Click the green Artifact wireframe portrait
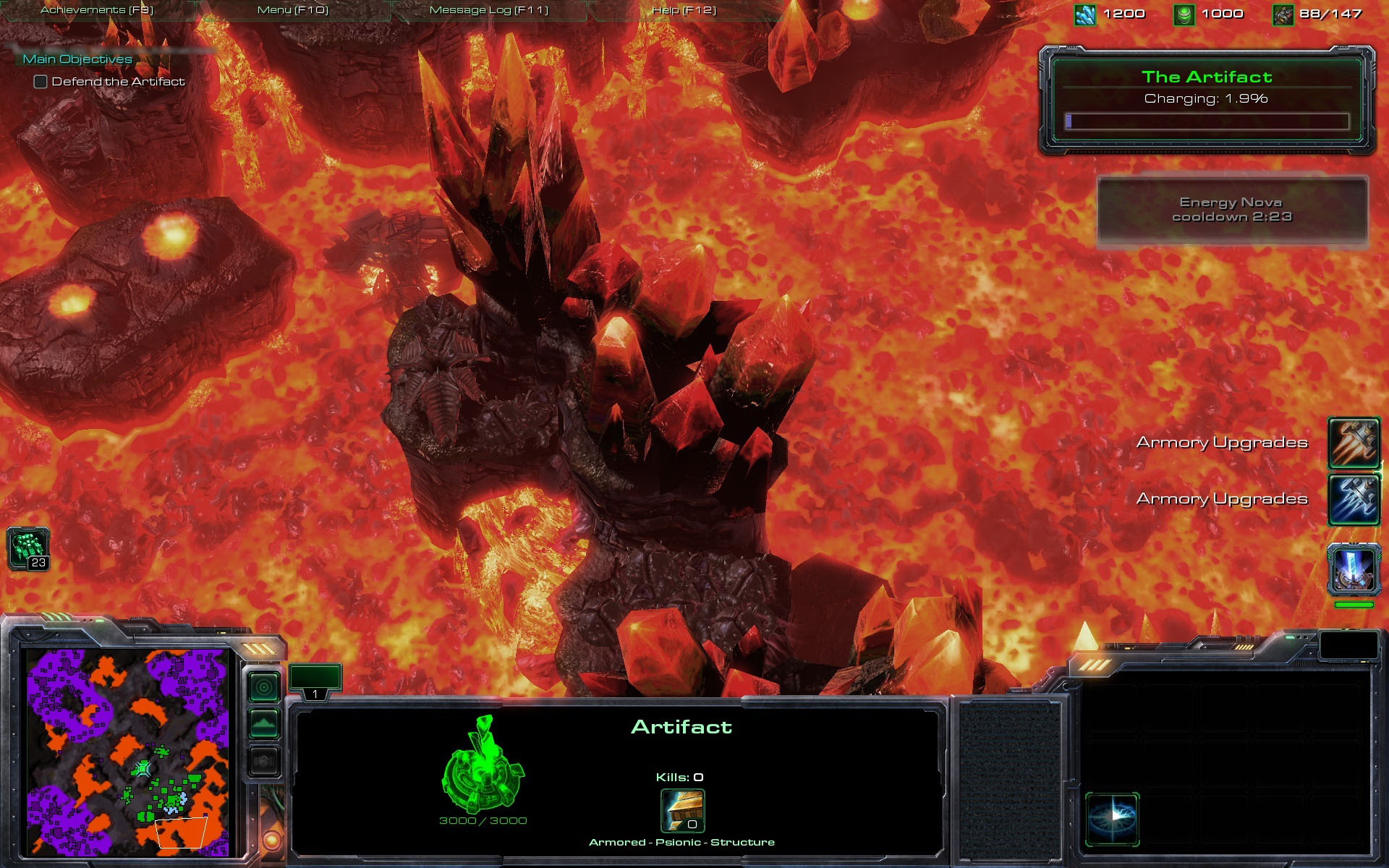This screenshot has width=1389, height=868. [x=483, y=765]
